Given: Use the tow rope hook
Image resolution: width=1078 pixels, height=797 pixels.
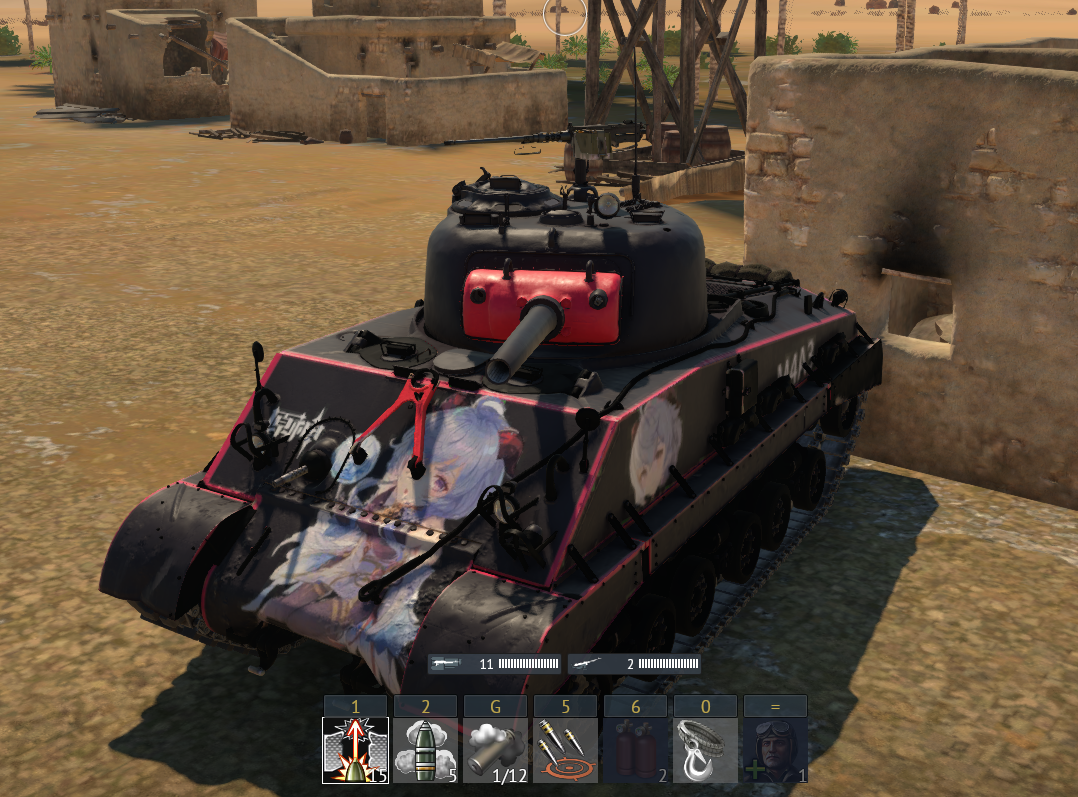Looking at the screenshot, I should point(705,750).
